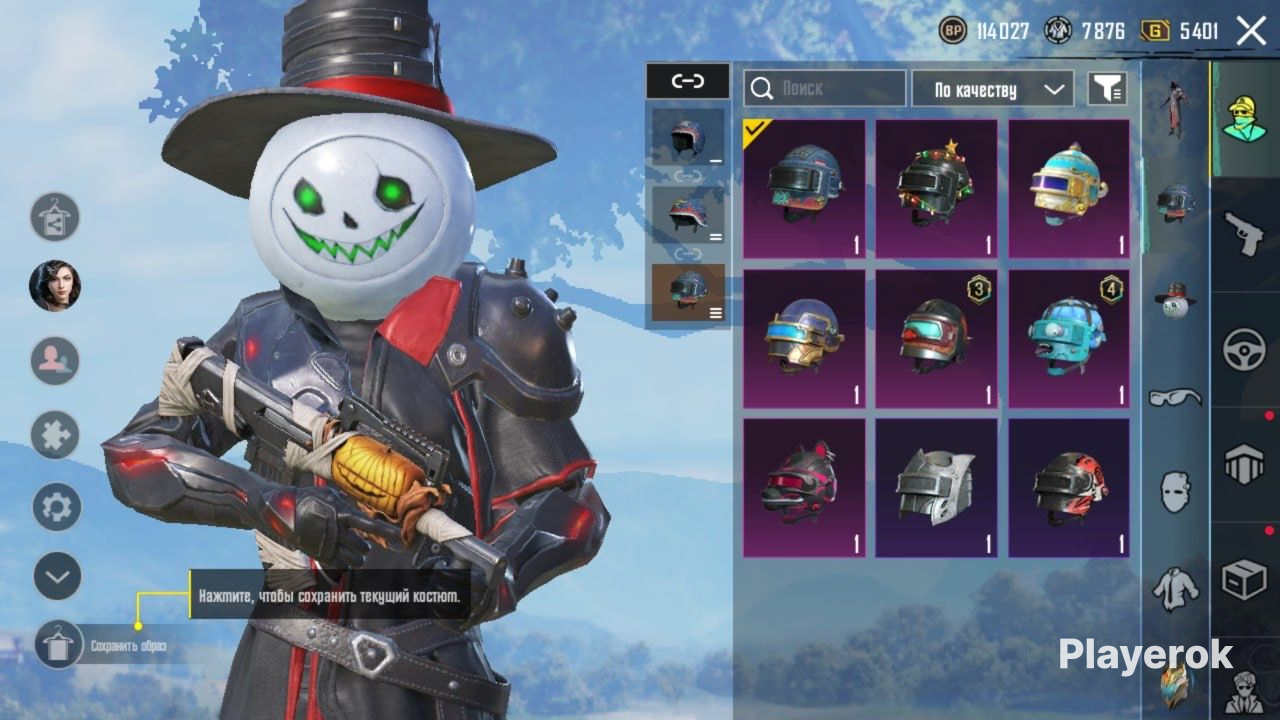
Task: Switch to the weapons pistol tab
Action: [x=1244, y=234]
